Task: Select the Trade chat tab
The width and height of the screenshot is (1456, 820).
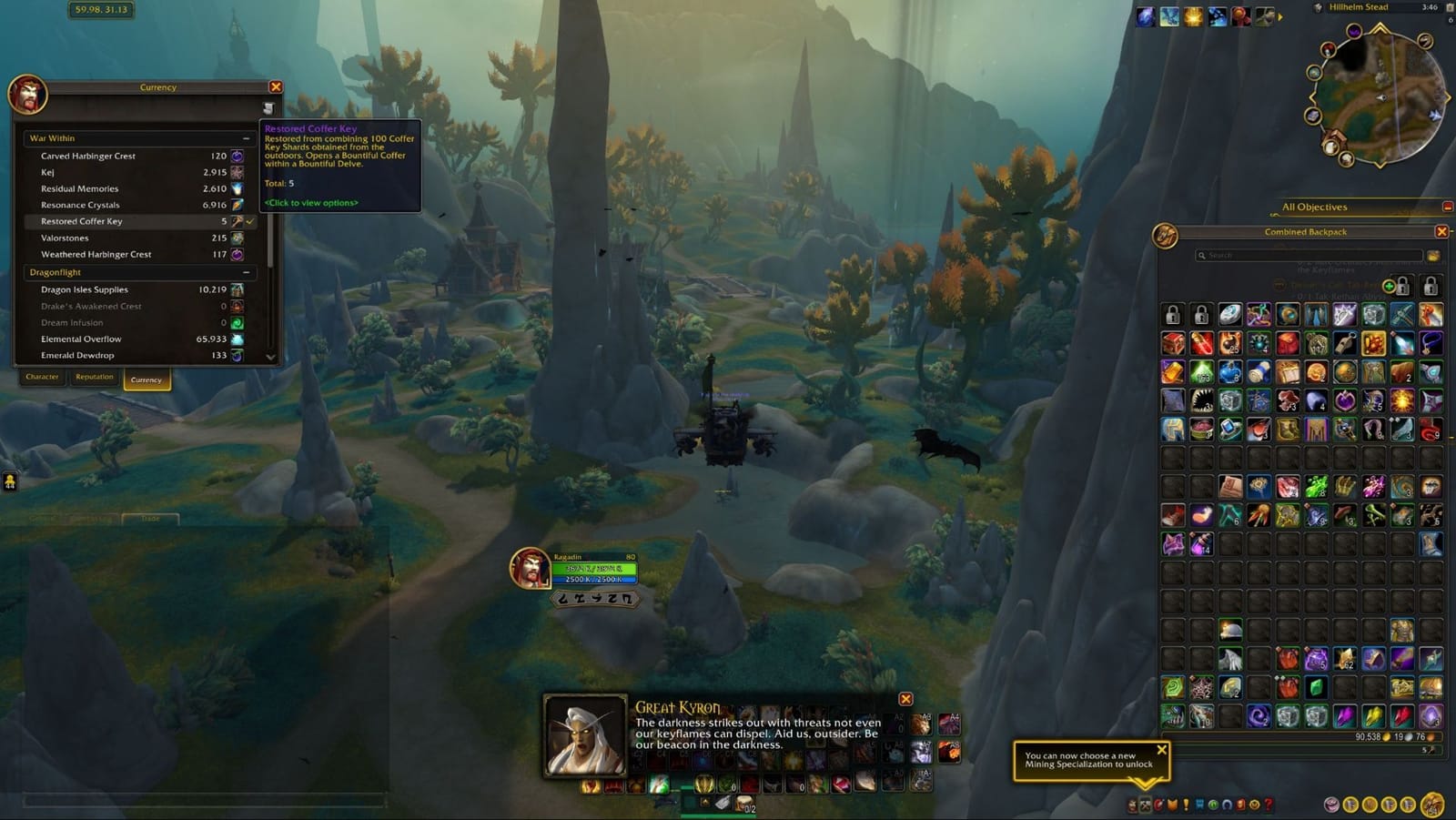Action: tap(151, 518)
